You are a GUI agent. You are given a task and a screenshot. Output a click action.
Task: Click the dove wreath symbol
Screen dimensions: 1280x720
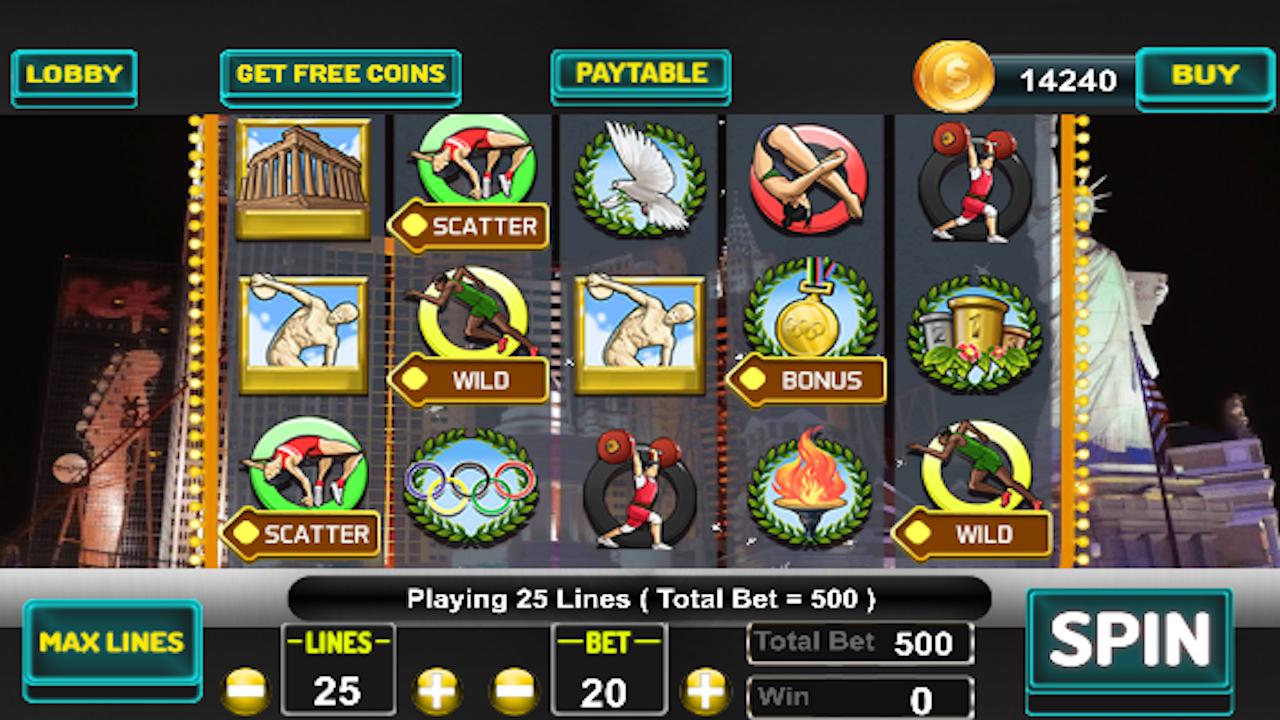click(640, 180)
